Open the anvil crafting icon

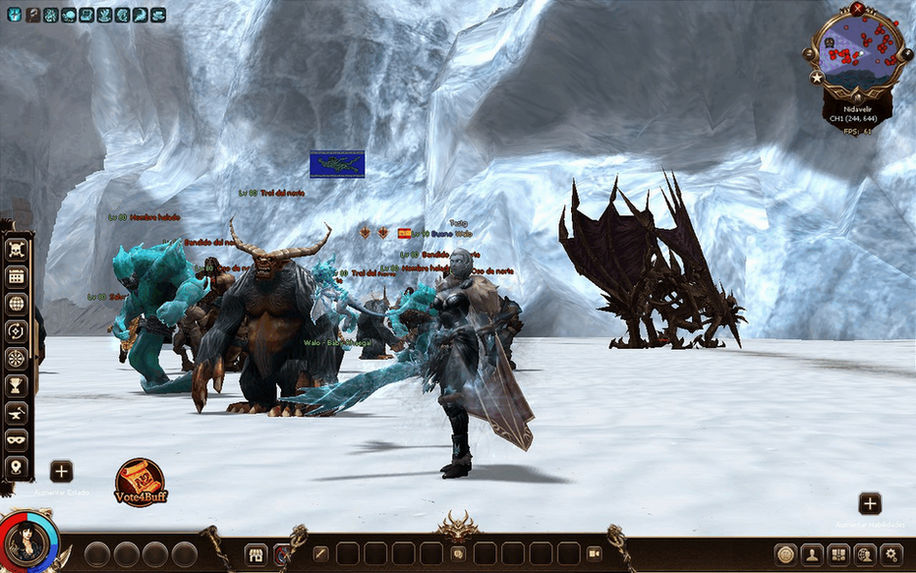(16, 412)
